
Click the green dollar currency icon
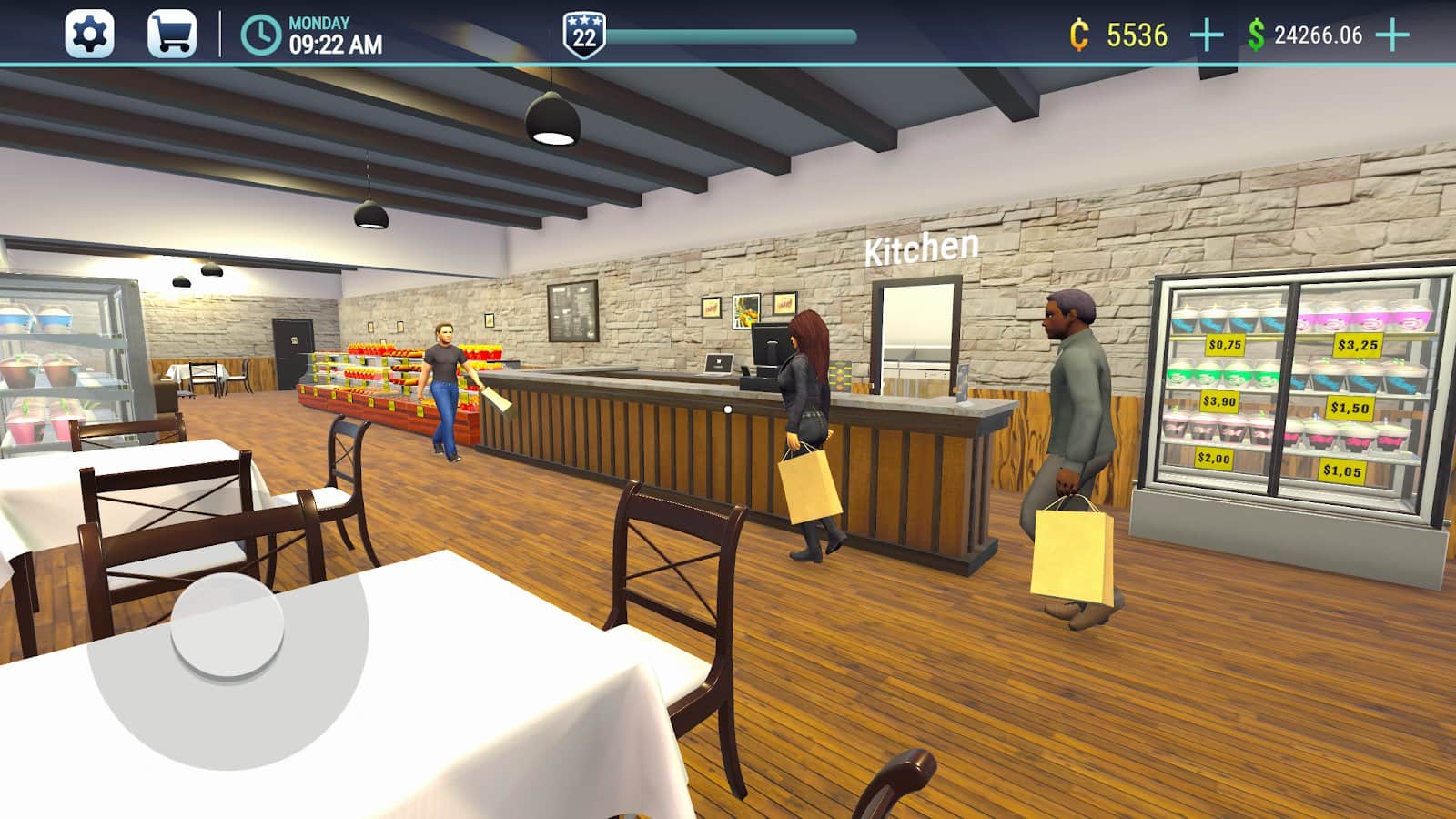[x=1256, y=32]
